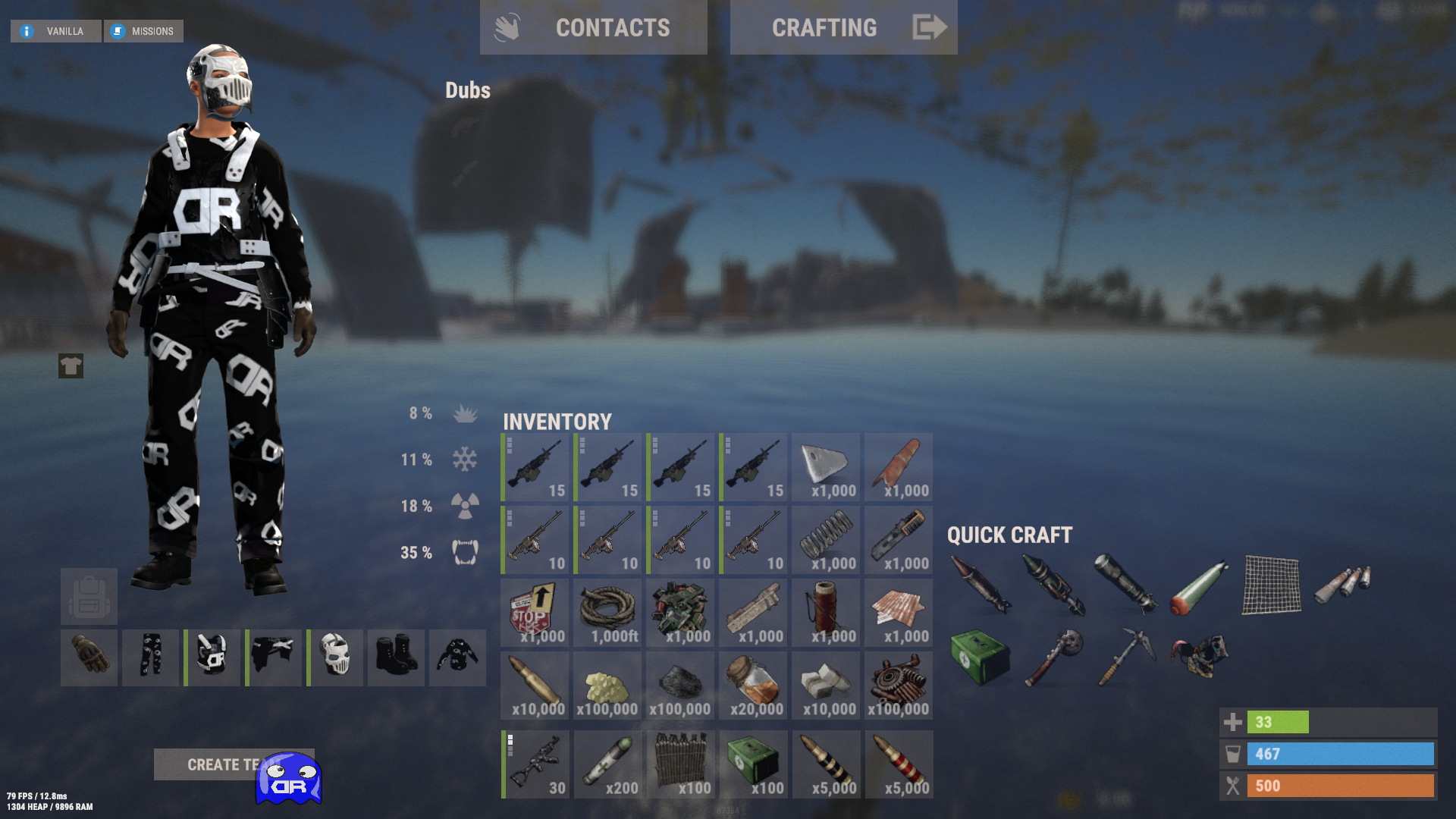The image size is (1456, 819).
Task: Select the equipped face mask thumbnail
Action: 334,657
